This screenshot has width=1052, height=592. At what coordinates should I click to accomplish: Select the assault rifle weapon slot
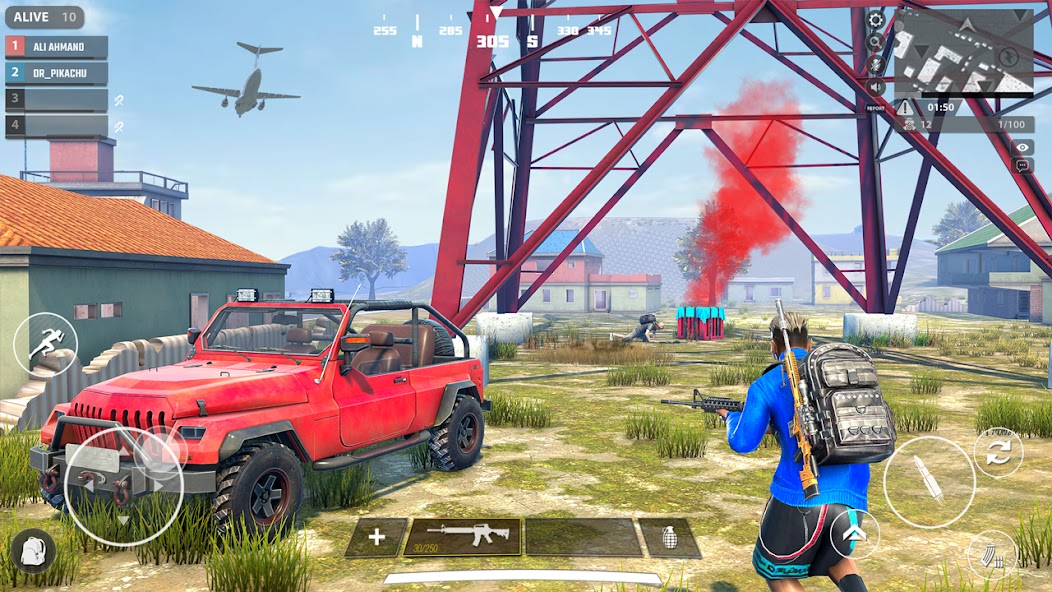462,537
